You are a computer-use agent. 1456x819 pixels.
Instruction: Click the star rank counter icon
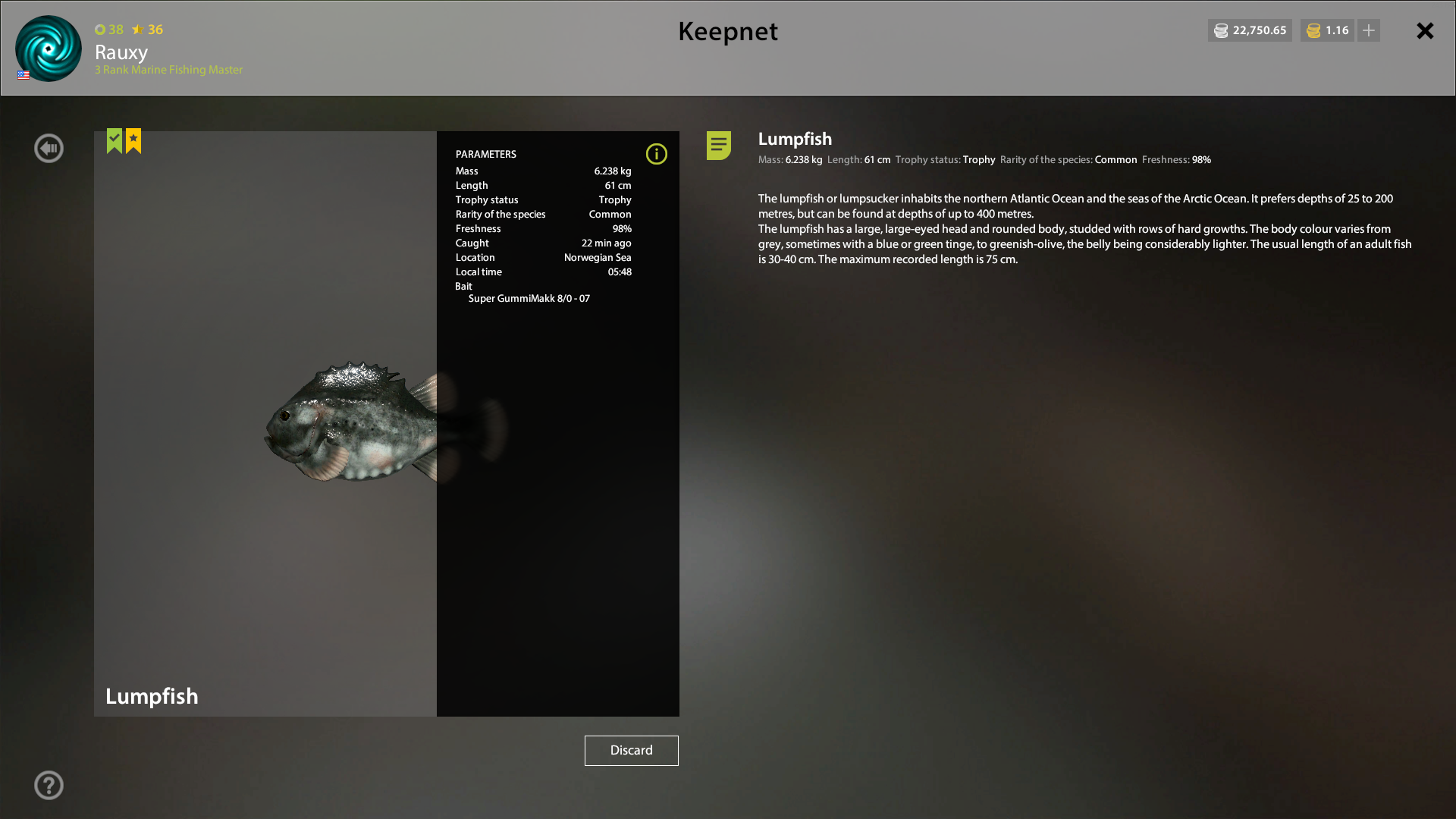[137, 30]
